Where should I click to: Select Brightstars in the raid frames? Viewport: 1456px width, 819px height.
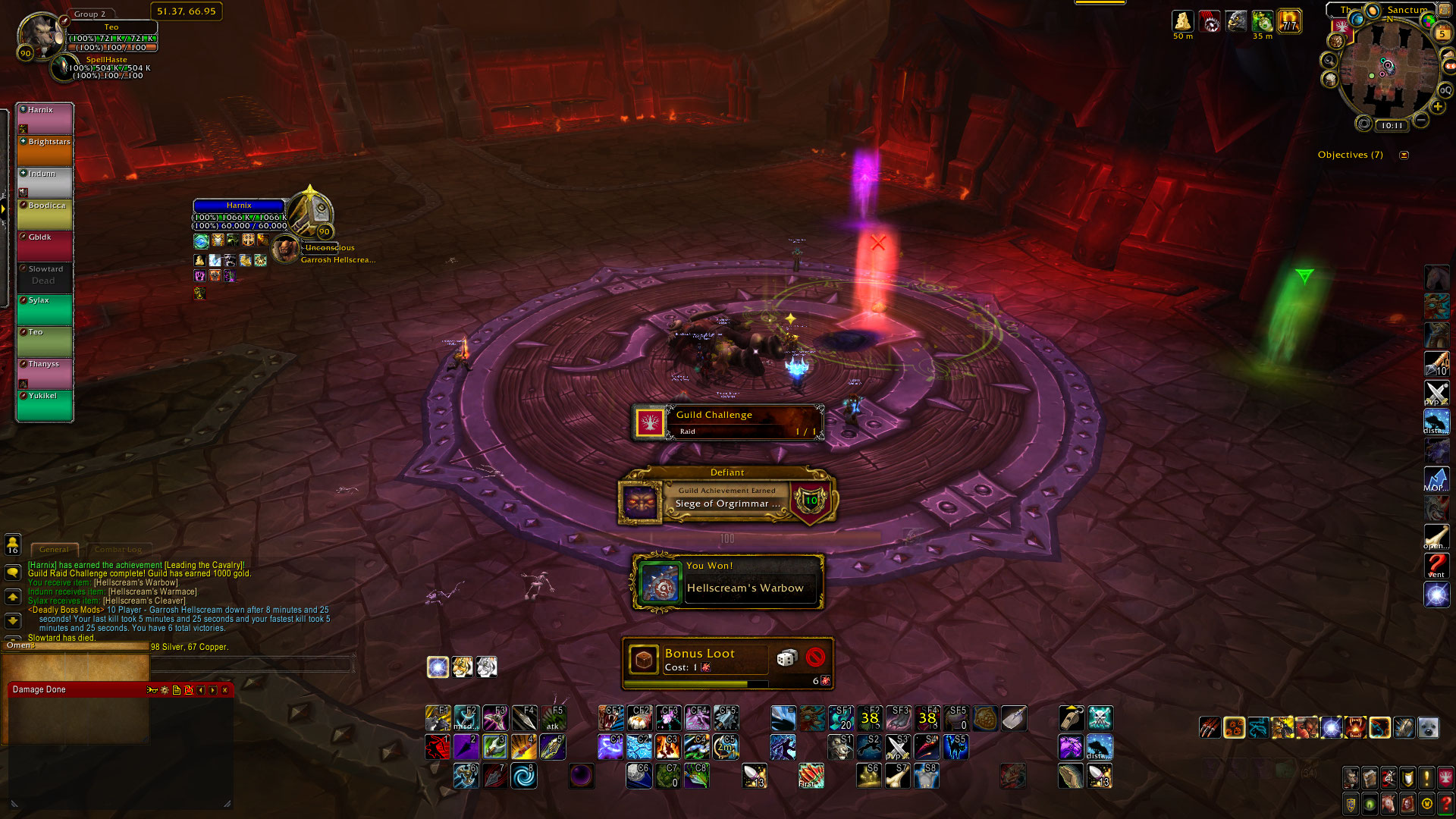[x=45, y=151]
